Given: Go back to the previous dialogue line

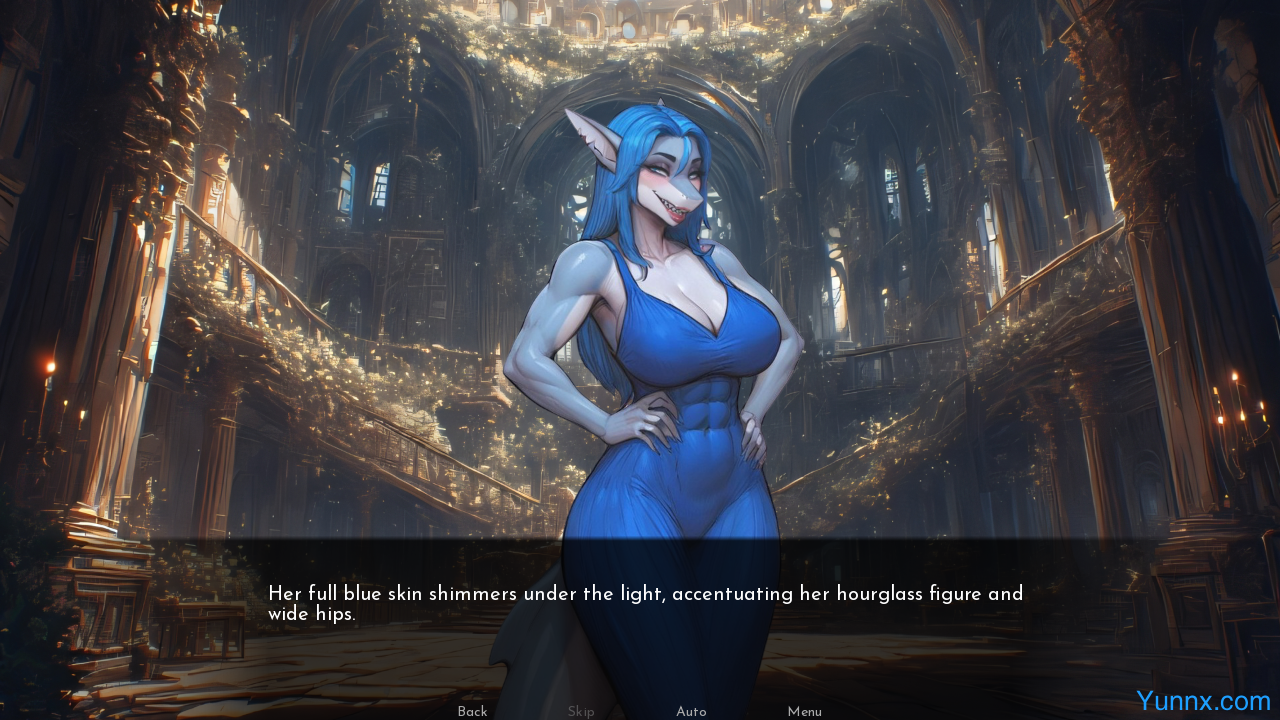Looking at the screenshot, I should [472, 711].
